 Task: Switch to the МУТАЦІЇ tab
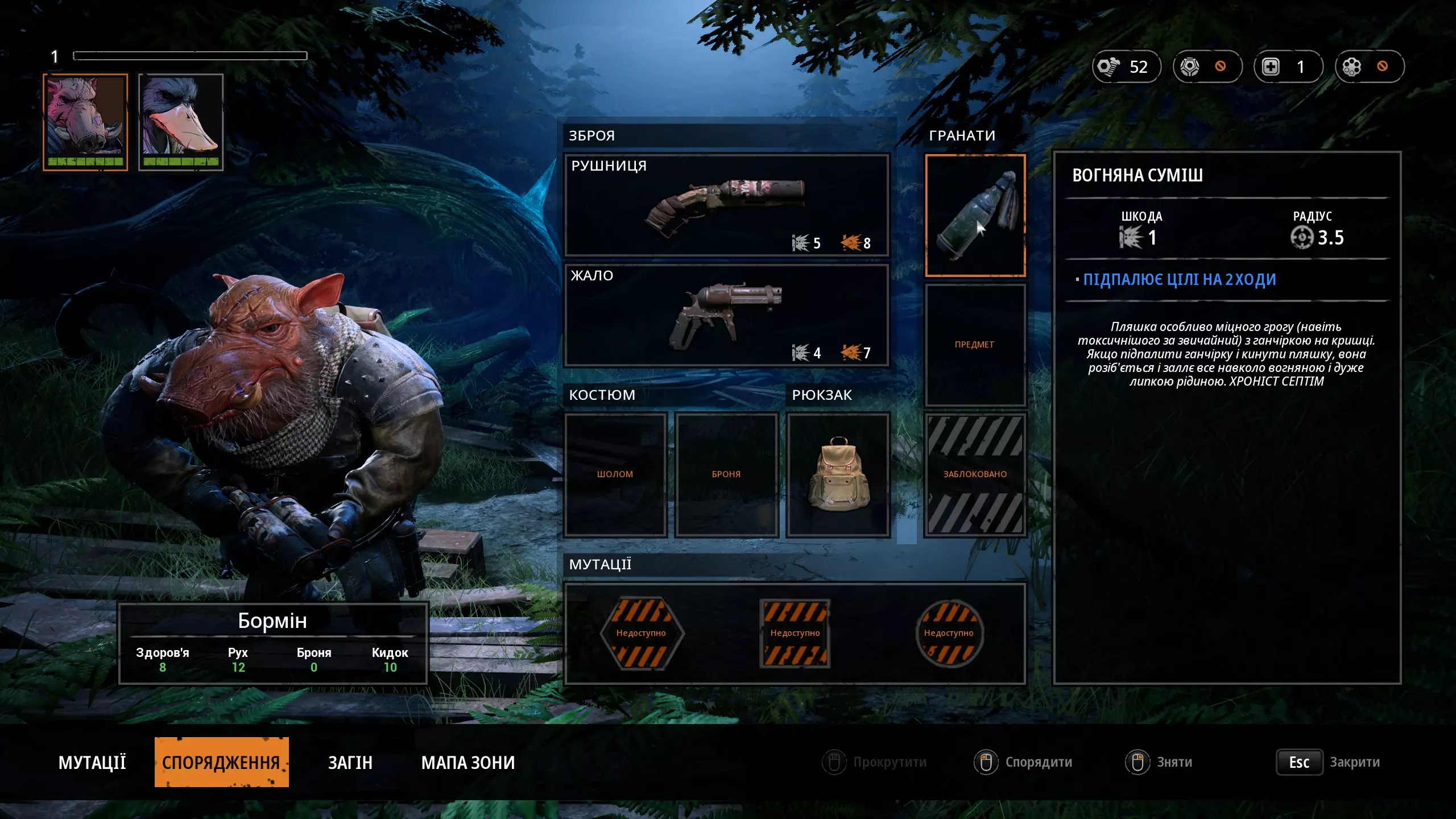tap(92, 762)
